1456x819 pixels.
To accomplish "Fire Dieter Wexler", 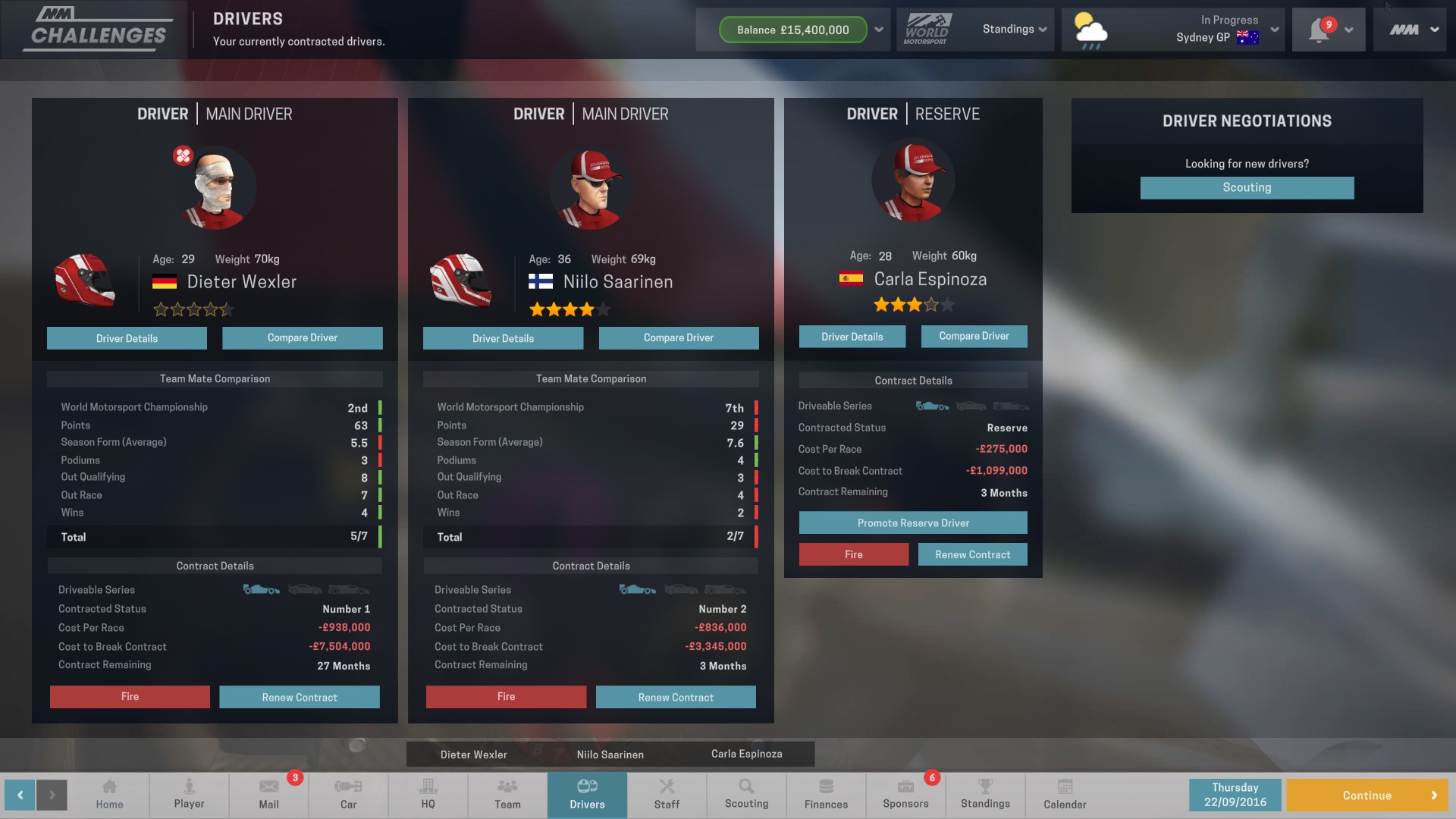I will pyautogui.click(x=129, y=696).
